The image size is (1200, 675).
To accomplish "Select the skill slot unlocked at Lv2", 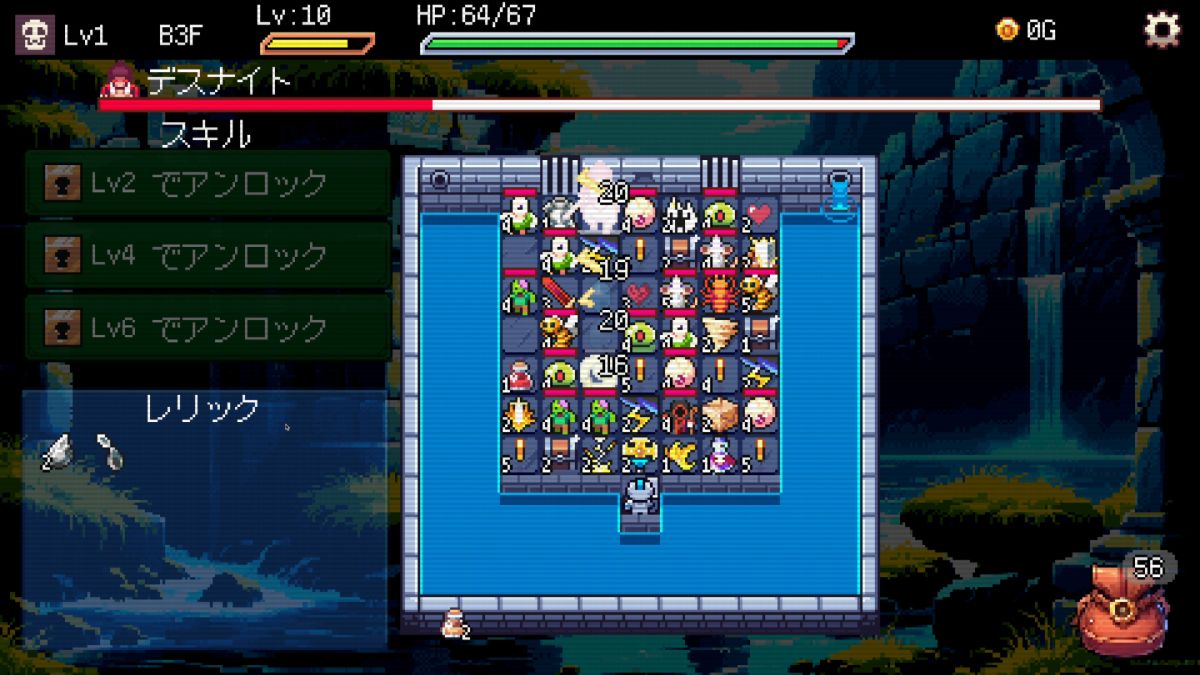I will [207, 183].
